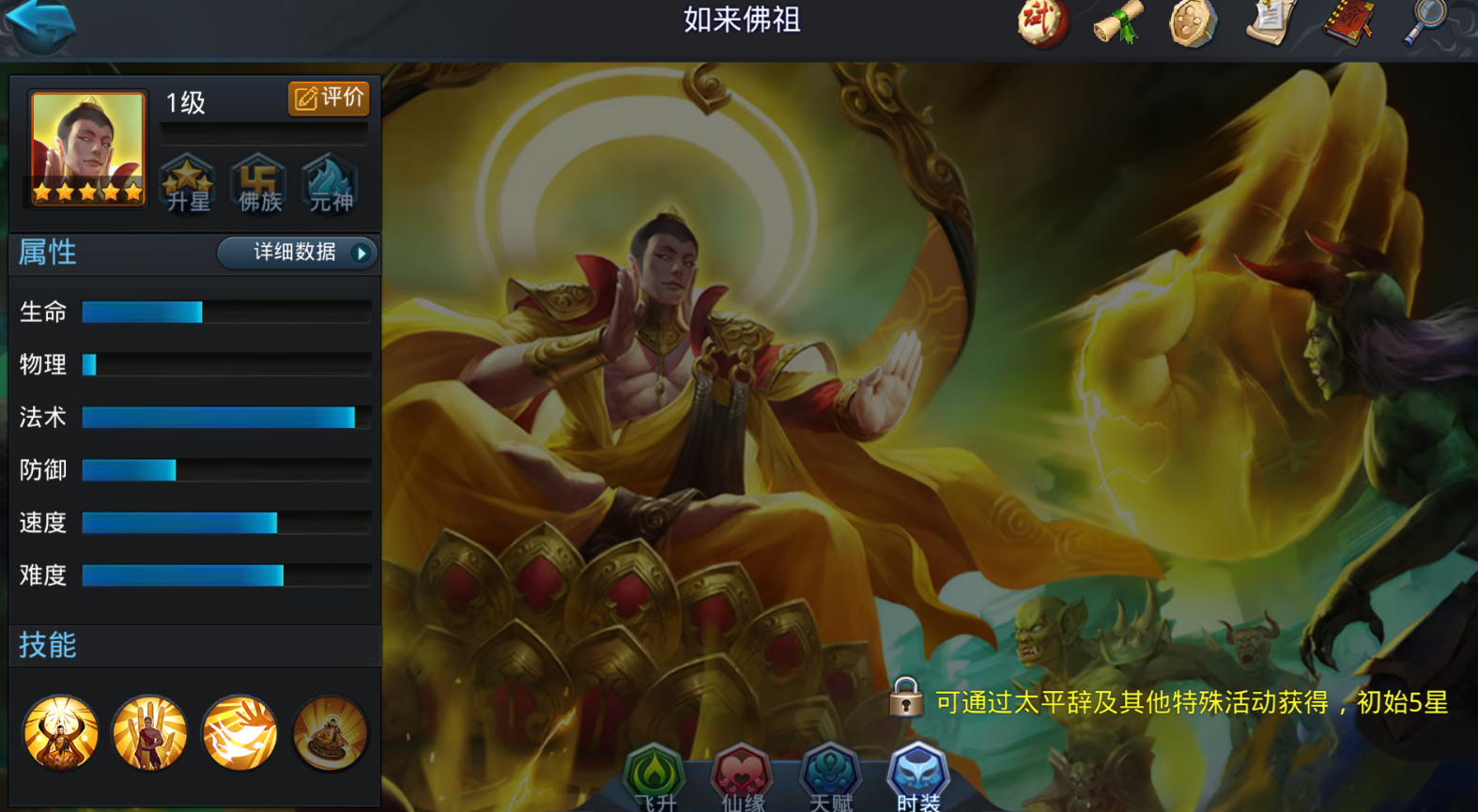Open the 升星 (star upgrade) icon
This screenshot has width=1478, height=812.
187,184
